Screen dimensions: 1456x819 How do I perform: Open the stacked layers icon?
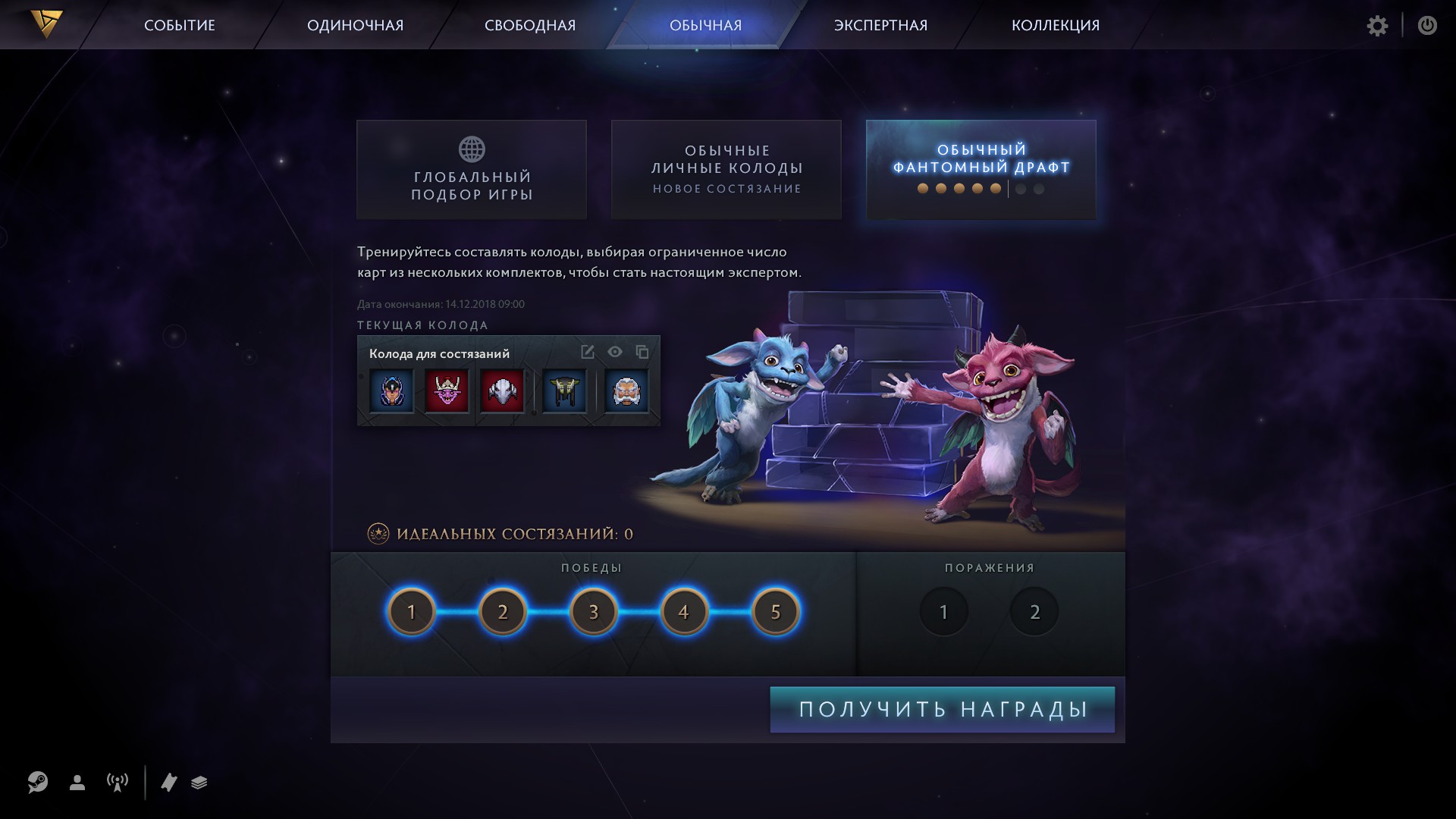pyautogui.click(x=199, y=783)
